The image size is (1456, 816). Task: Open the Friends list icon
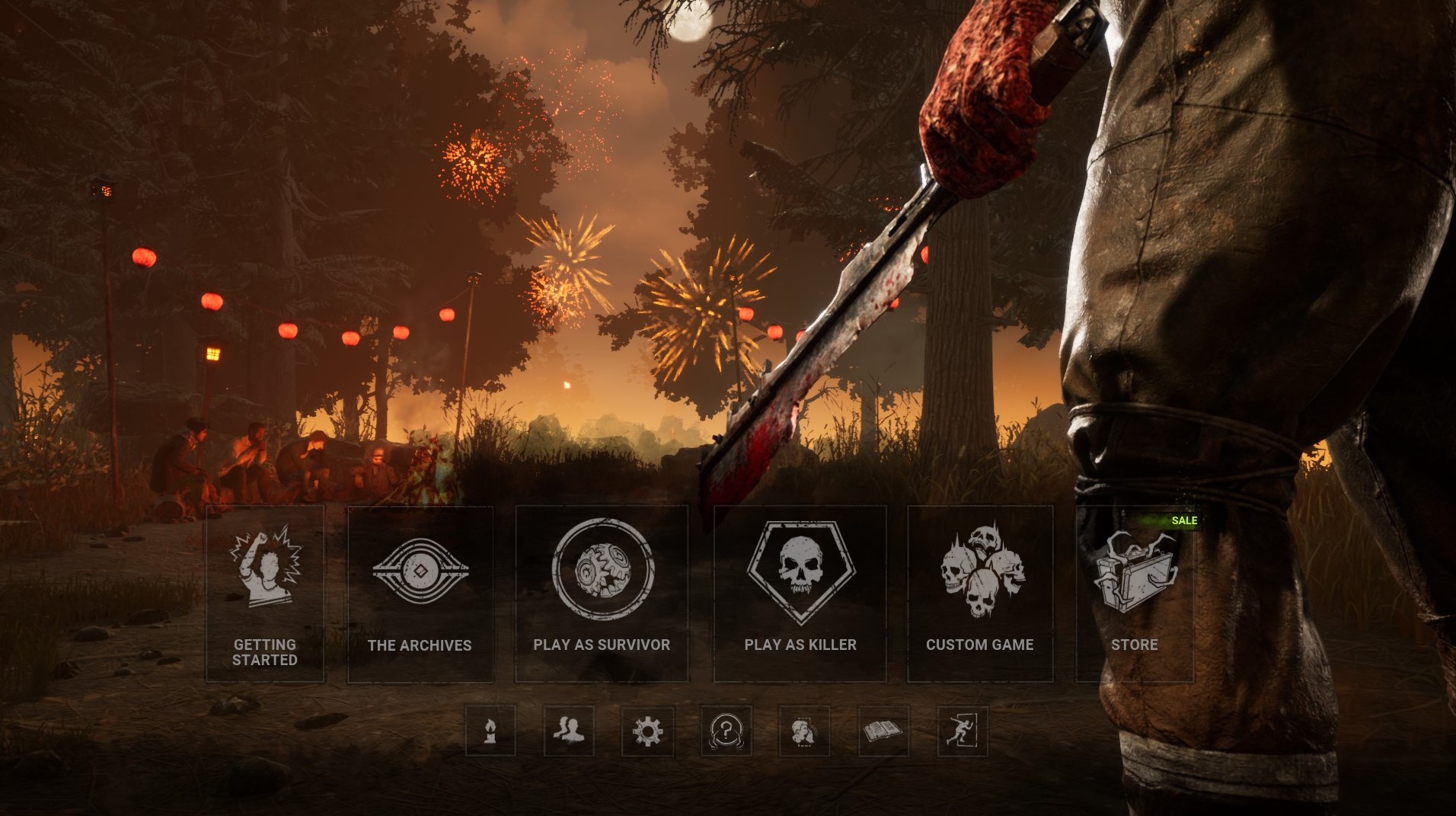coord(568,730)
